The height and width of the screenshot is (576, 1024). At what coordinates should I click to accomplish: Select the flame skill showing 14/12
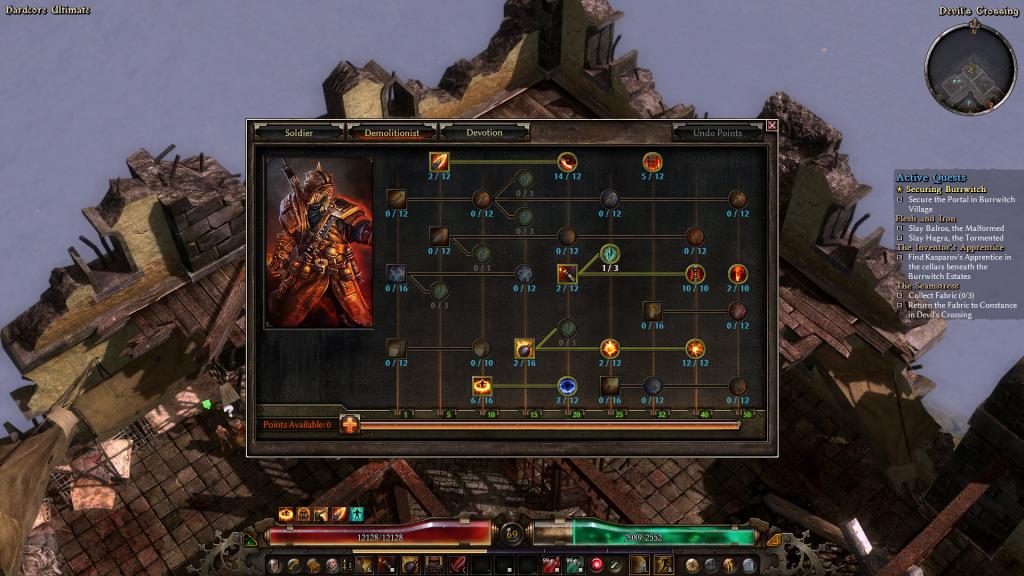567,161
